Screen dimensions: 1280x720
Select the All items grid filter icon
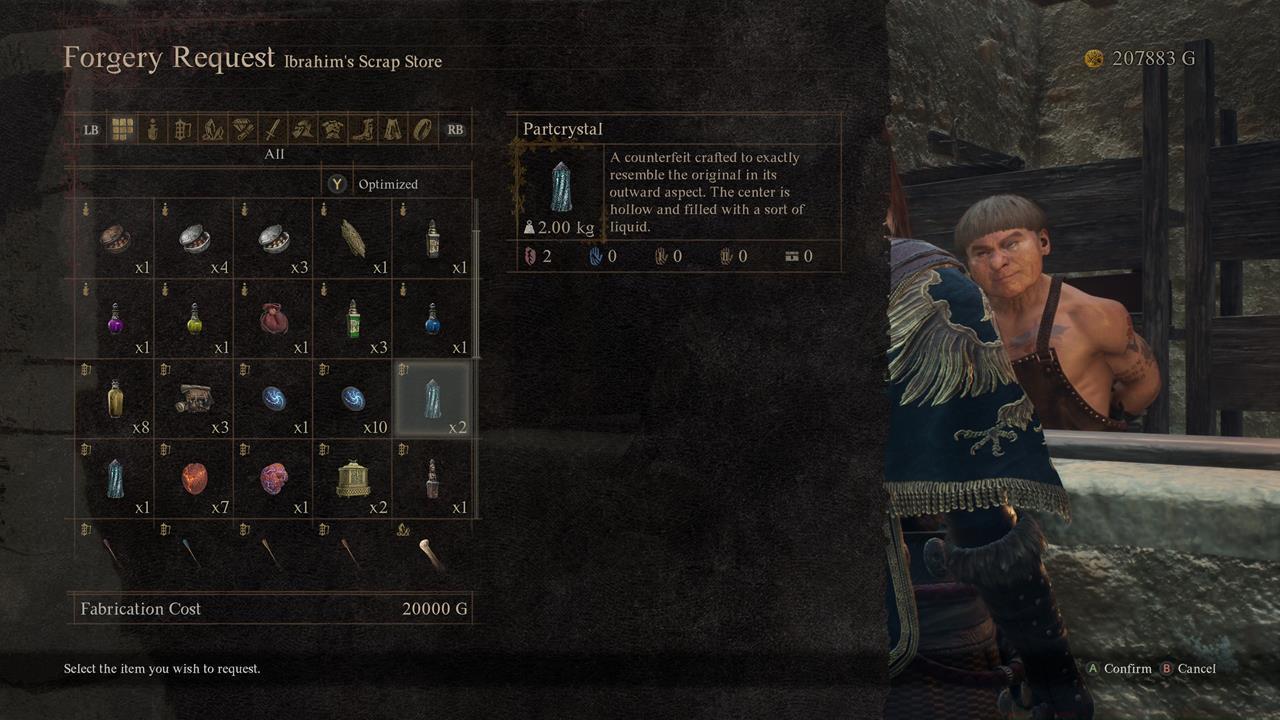coord(121,129)
